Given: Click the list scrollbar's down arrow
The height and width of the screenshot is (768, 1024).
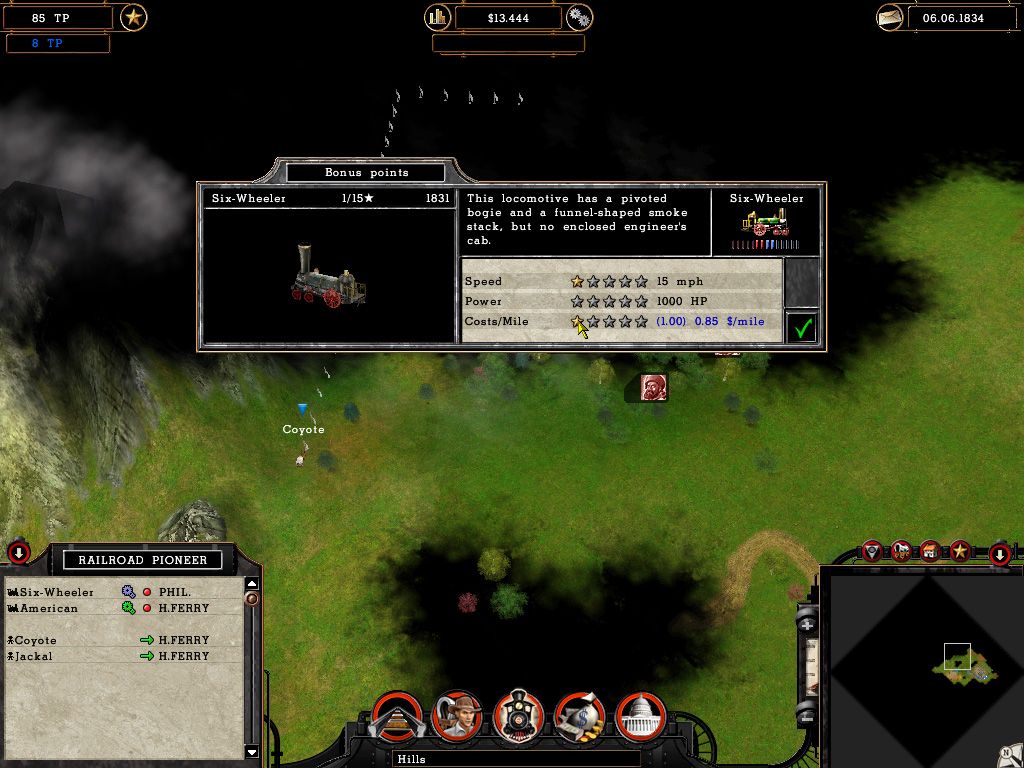Looking at the screenshot, I should click(x=252, y=752).
